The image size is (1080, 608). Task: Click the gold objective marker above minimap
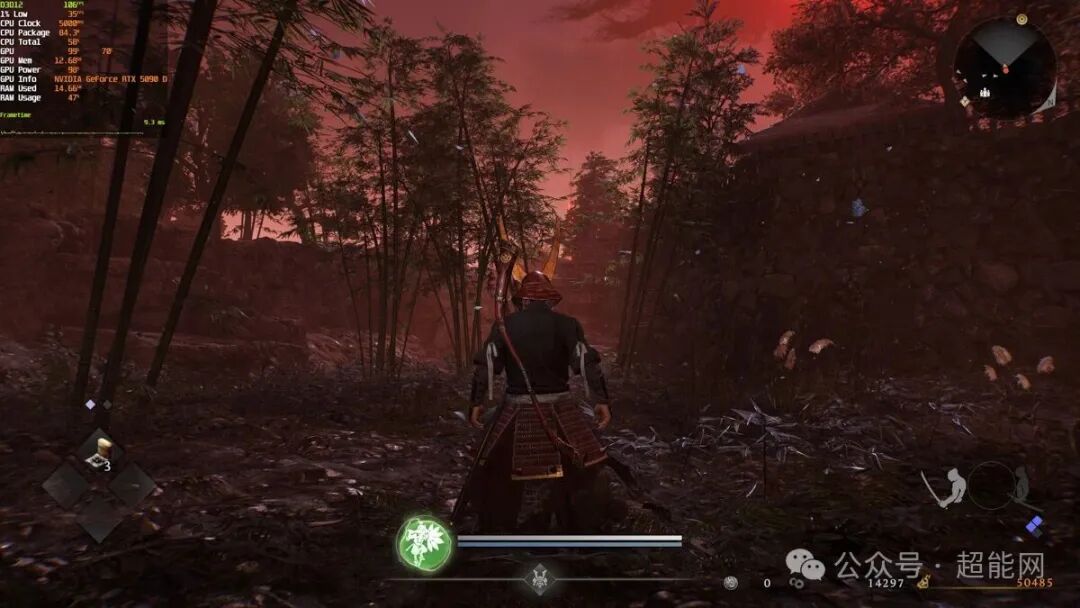[x=1021, y=18]
